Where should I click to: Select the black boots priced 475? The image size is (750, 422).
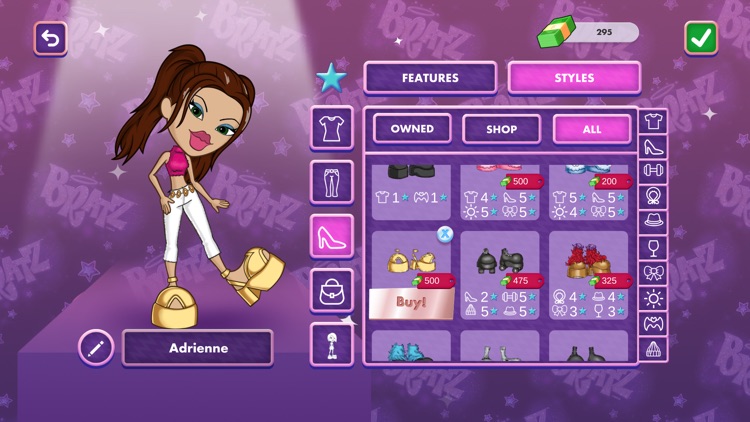point(501,262)
